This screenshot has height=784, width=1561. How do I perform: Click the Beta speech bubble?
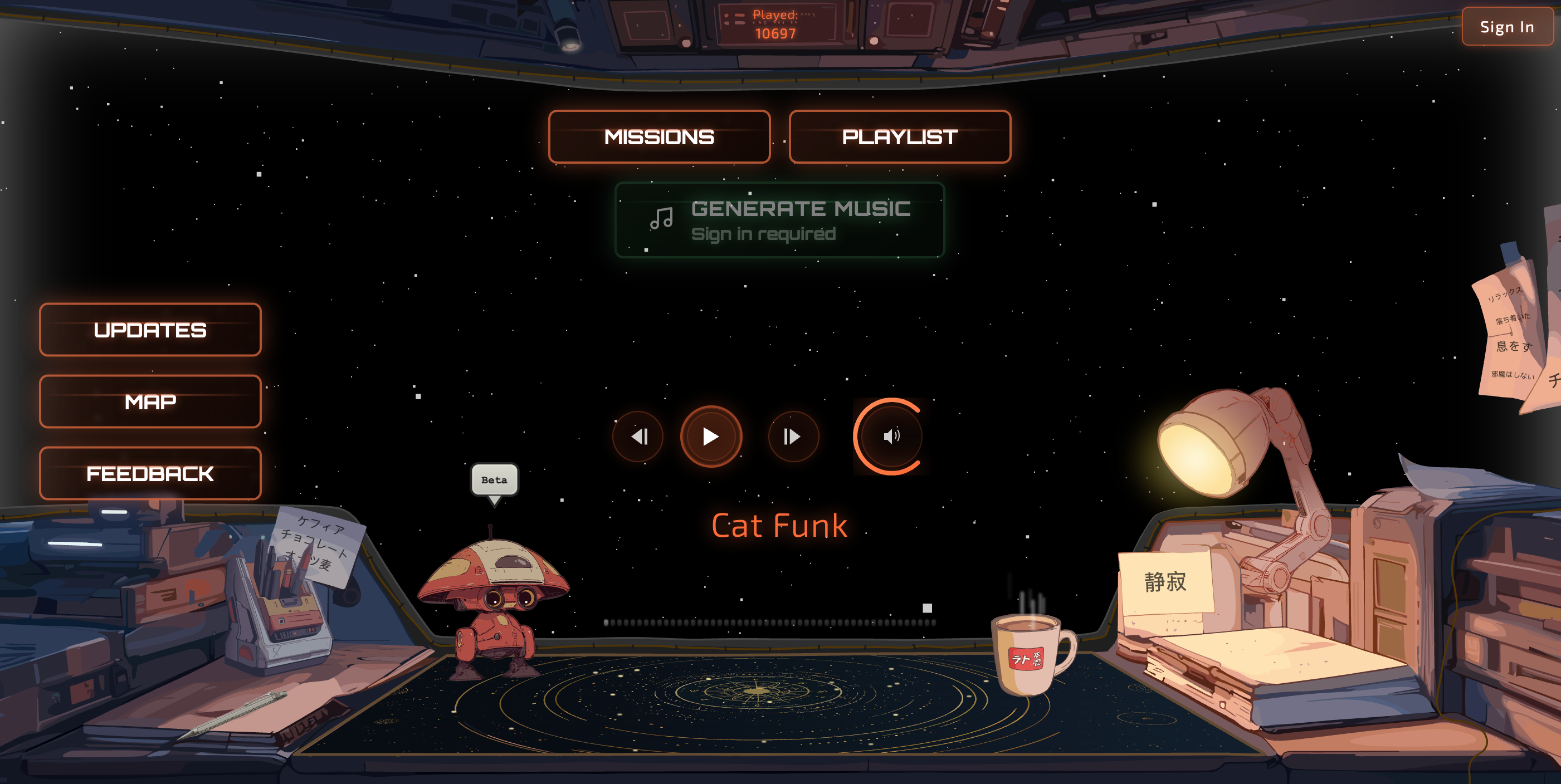pyautogui.click(x=494, y=481)
